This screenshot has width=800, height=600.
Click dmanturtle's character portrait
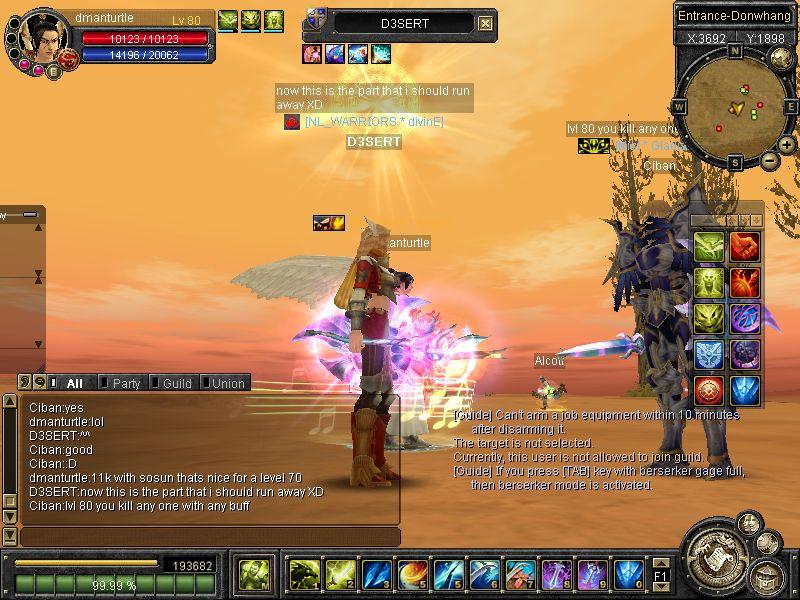click(40, 38)
